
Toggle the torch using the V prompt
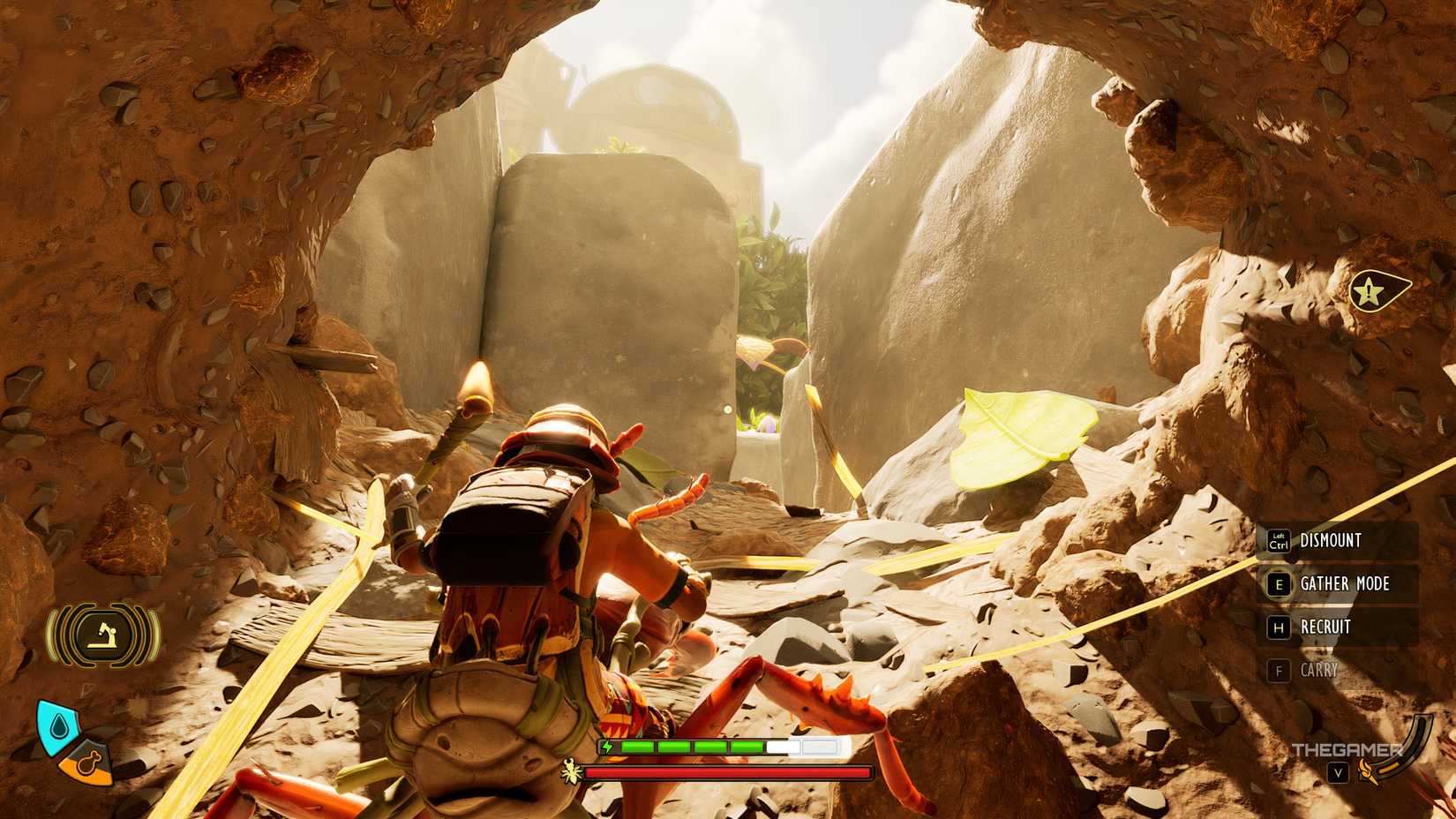[1339, 773]
